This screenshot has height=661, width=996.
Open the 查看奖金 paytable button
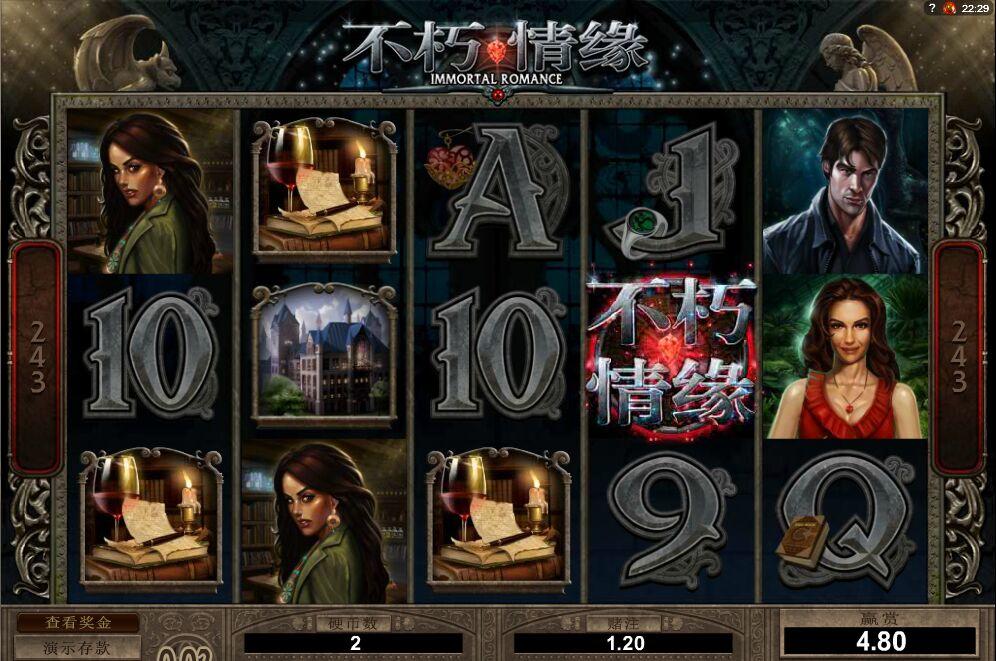click(76, 622)
